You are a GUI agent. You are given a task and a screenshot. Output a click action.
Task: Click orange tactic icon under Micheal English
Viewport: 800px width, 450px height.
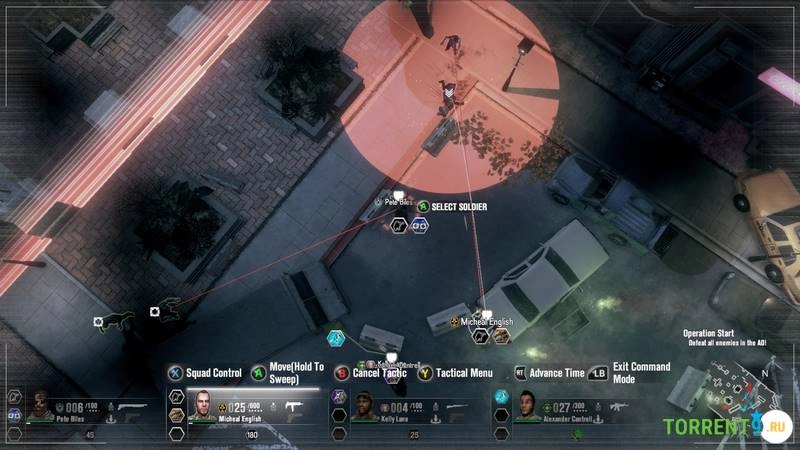coord(501,337)
